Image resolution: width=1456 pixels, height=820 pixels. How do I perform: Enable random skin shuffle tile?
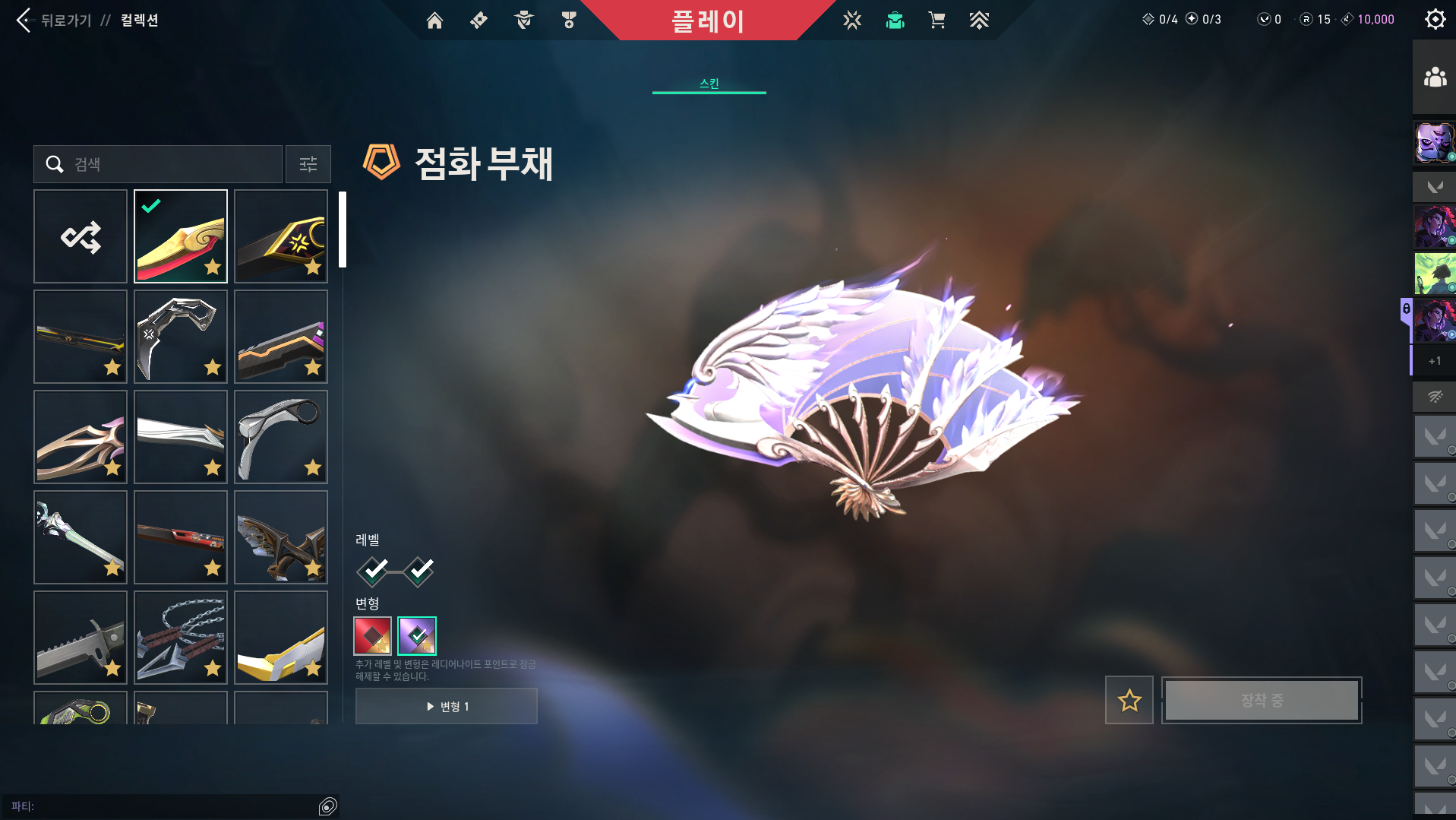click(x=81, y=236)
